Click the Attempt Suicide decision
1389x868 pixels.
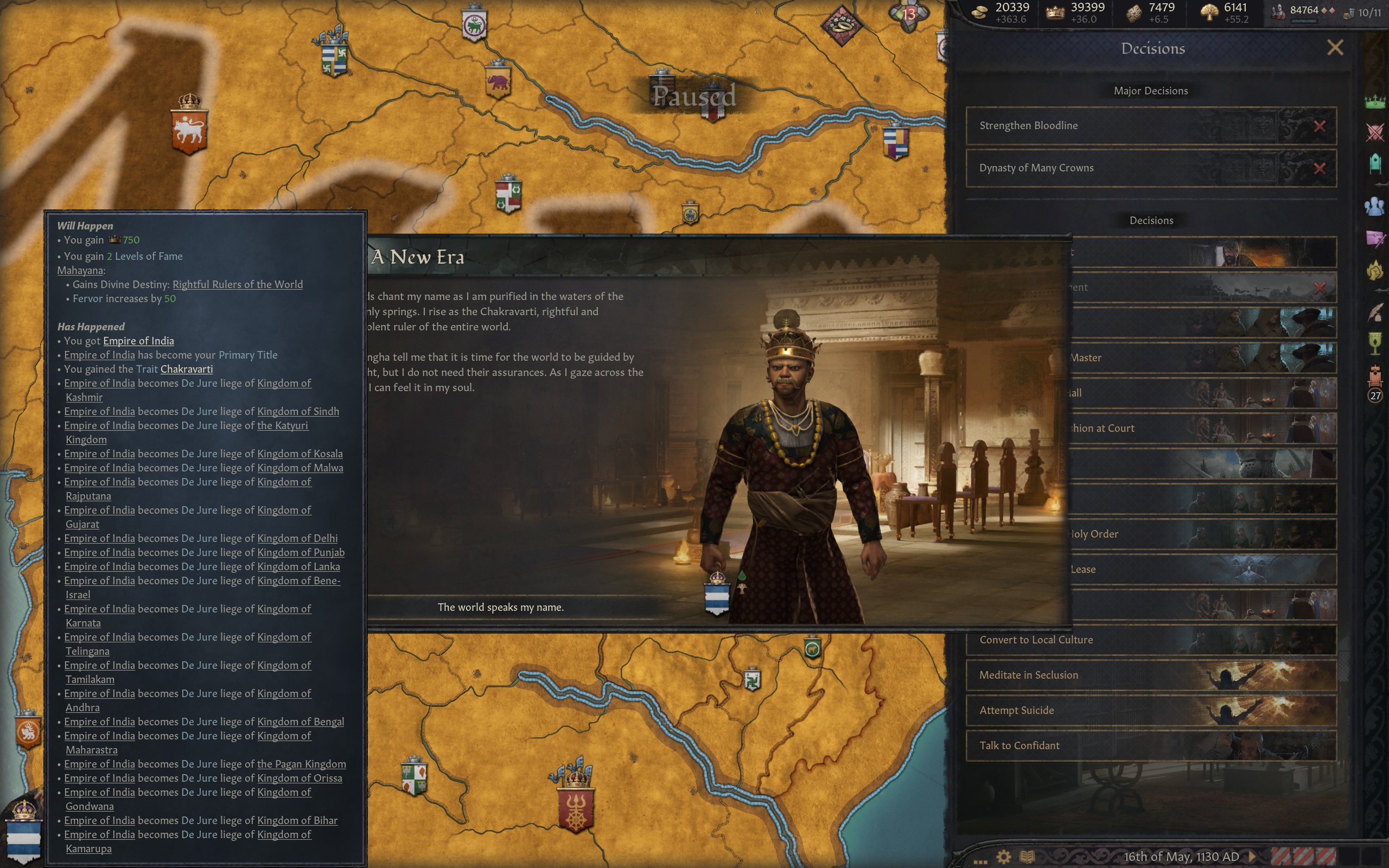tap(1151, 711)
